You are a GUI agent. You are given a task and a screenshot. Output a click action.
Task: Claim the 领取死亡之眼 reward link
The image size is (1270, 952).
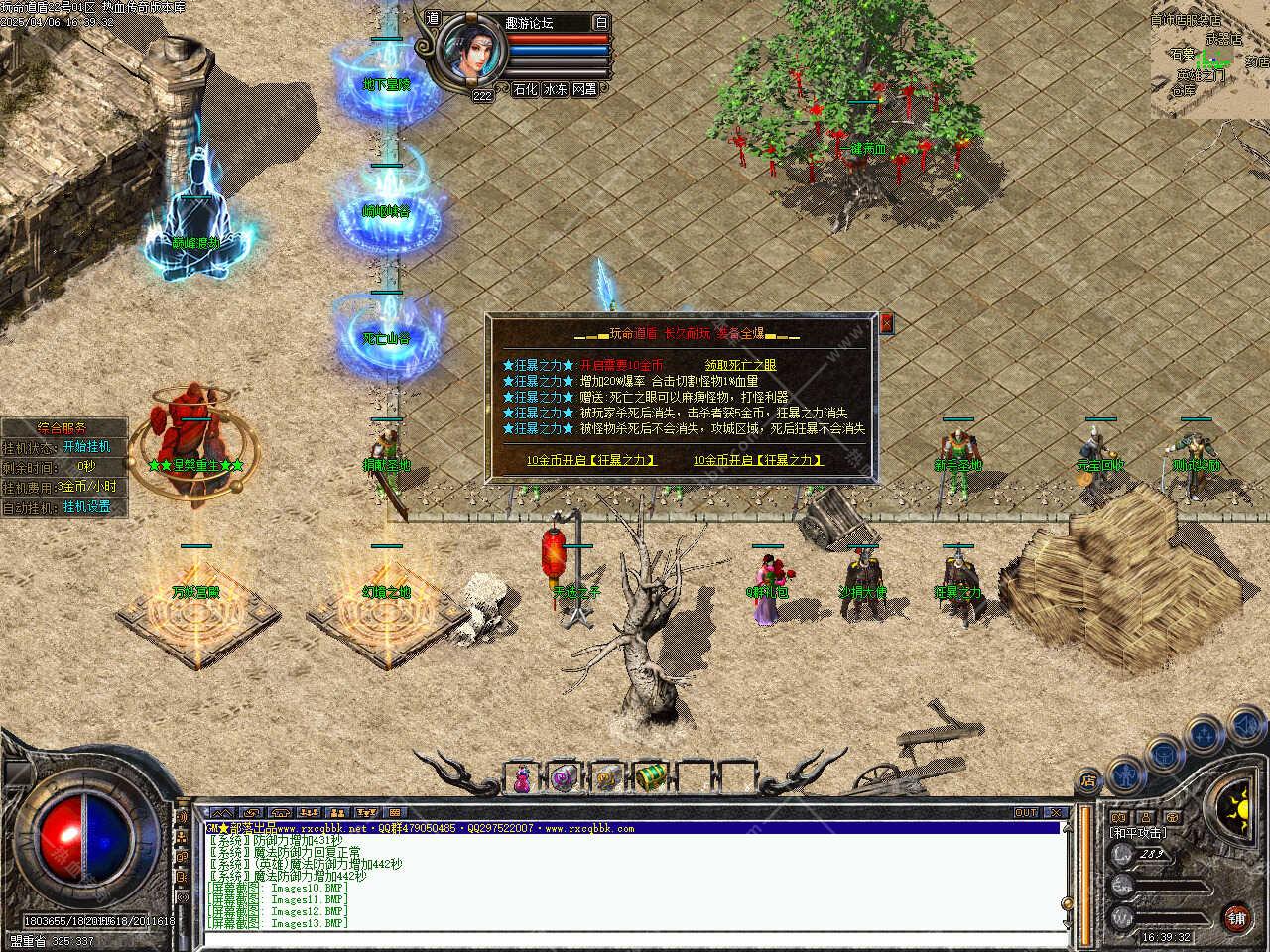(740, 365)
